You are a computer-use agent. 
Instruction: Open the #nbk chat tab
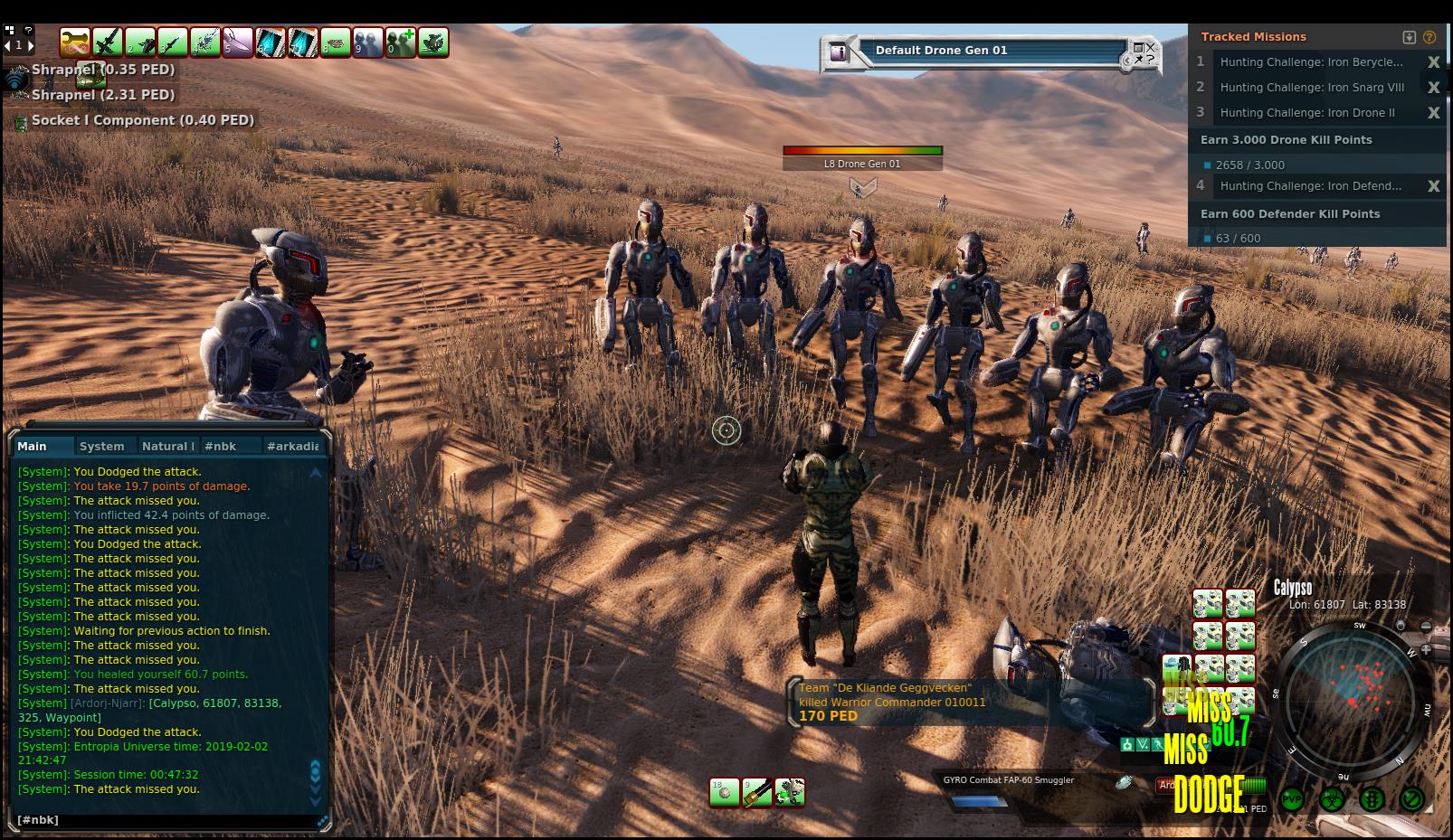click(220, 446)
